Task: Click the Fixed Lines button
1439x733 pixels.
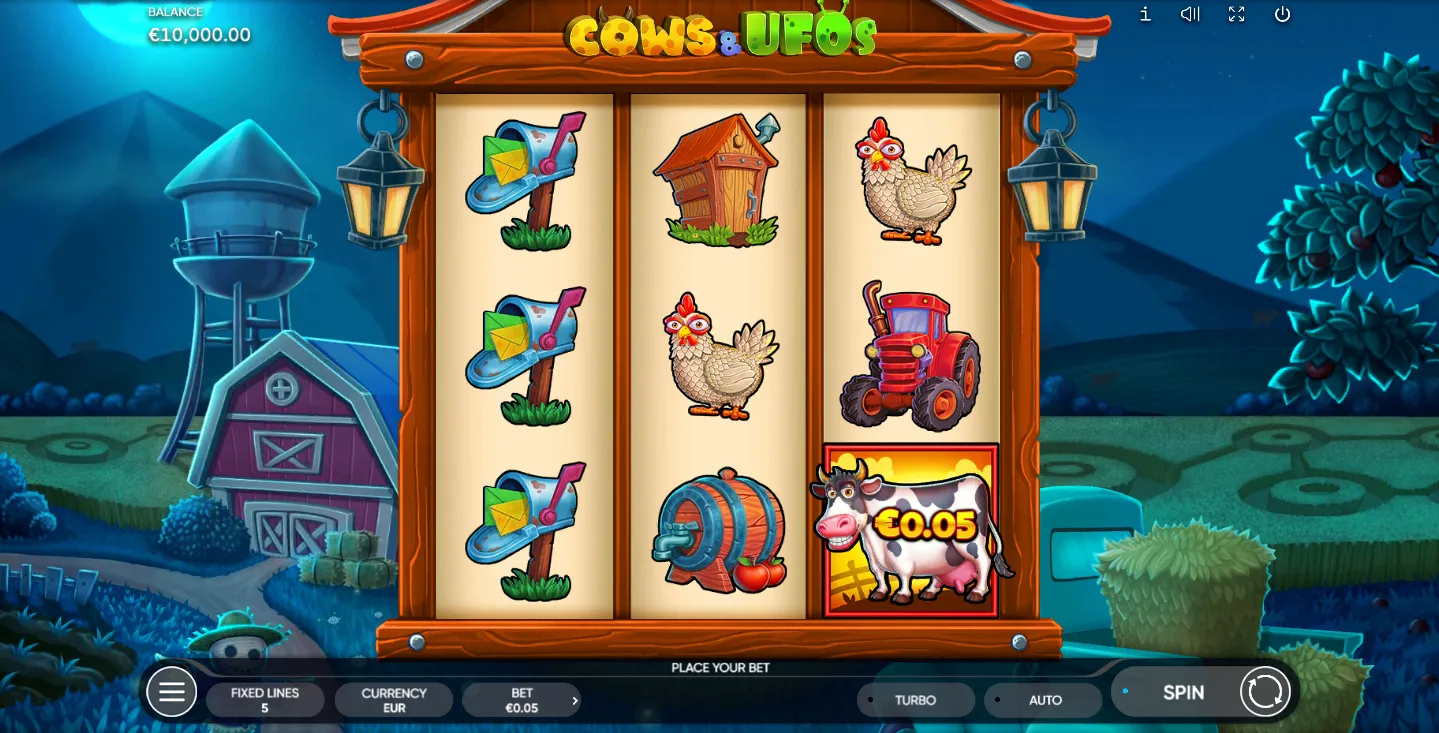Action: point(265,700)
